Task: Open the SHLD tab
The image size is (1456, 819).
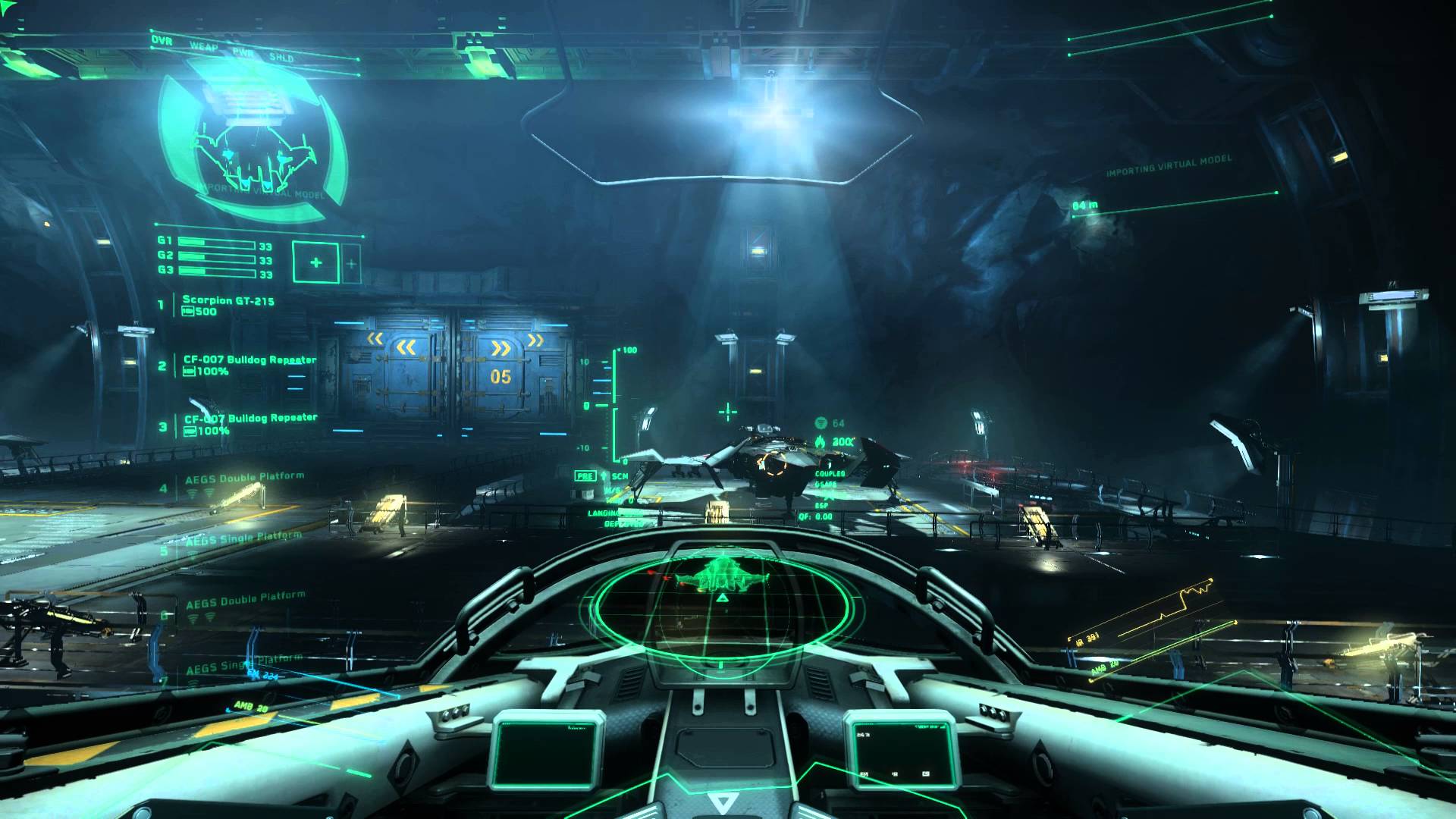Action: point(281,56)
